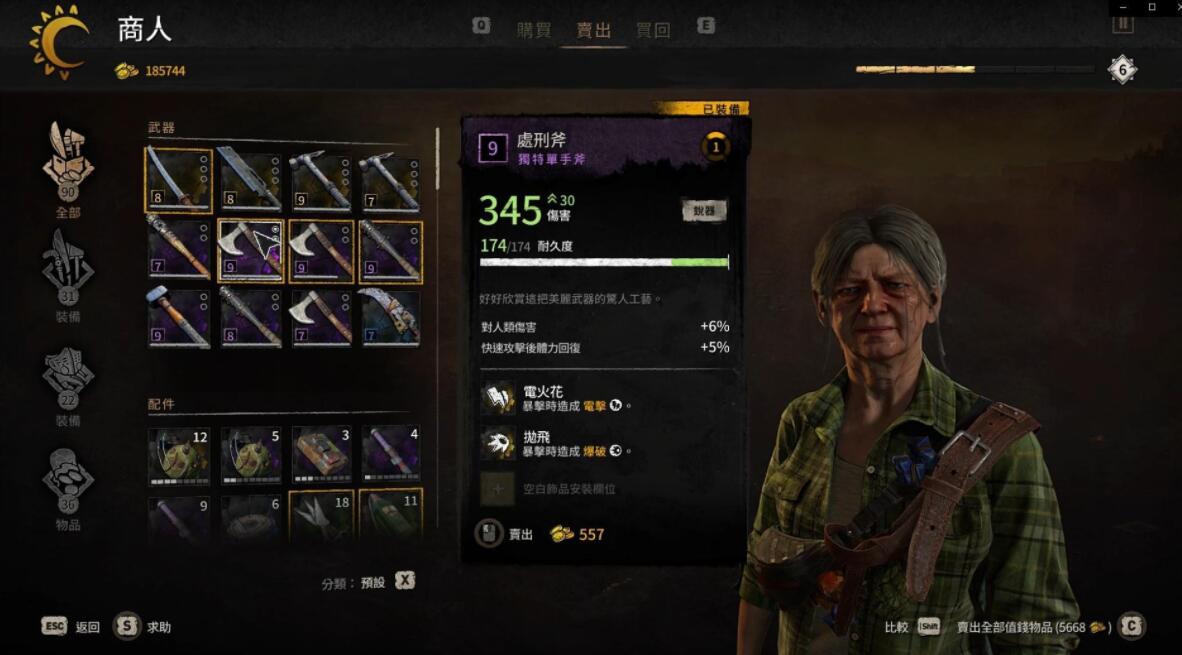
Task: Pick the cleaver blade weapon slot
Action: pos(250,180)
